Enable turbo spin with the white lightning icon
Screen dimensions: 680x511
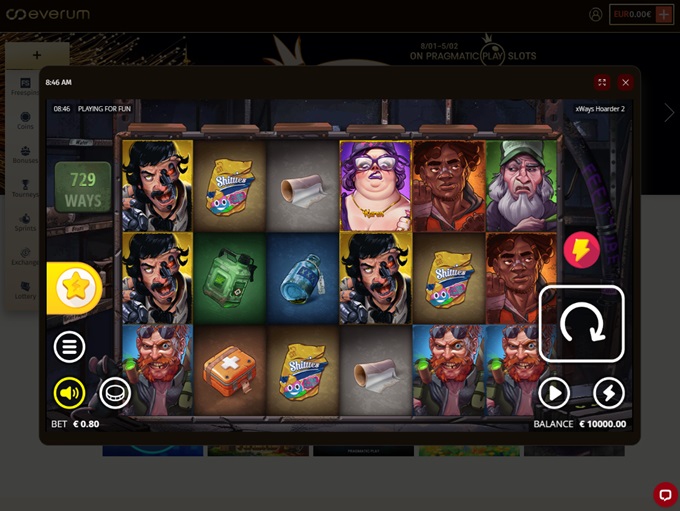click(x=609, y=393)
